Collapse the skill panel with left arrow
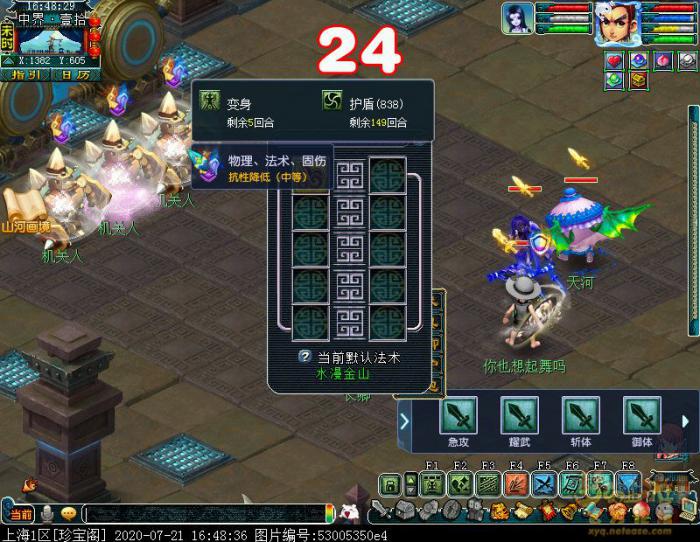The width and height of the screenshot is (700, 542). 404,421
